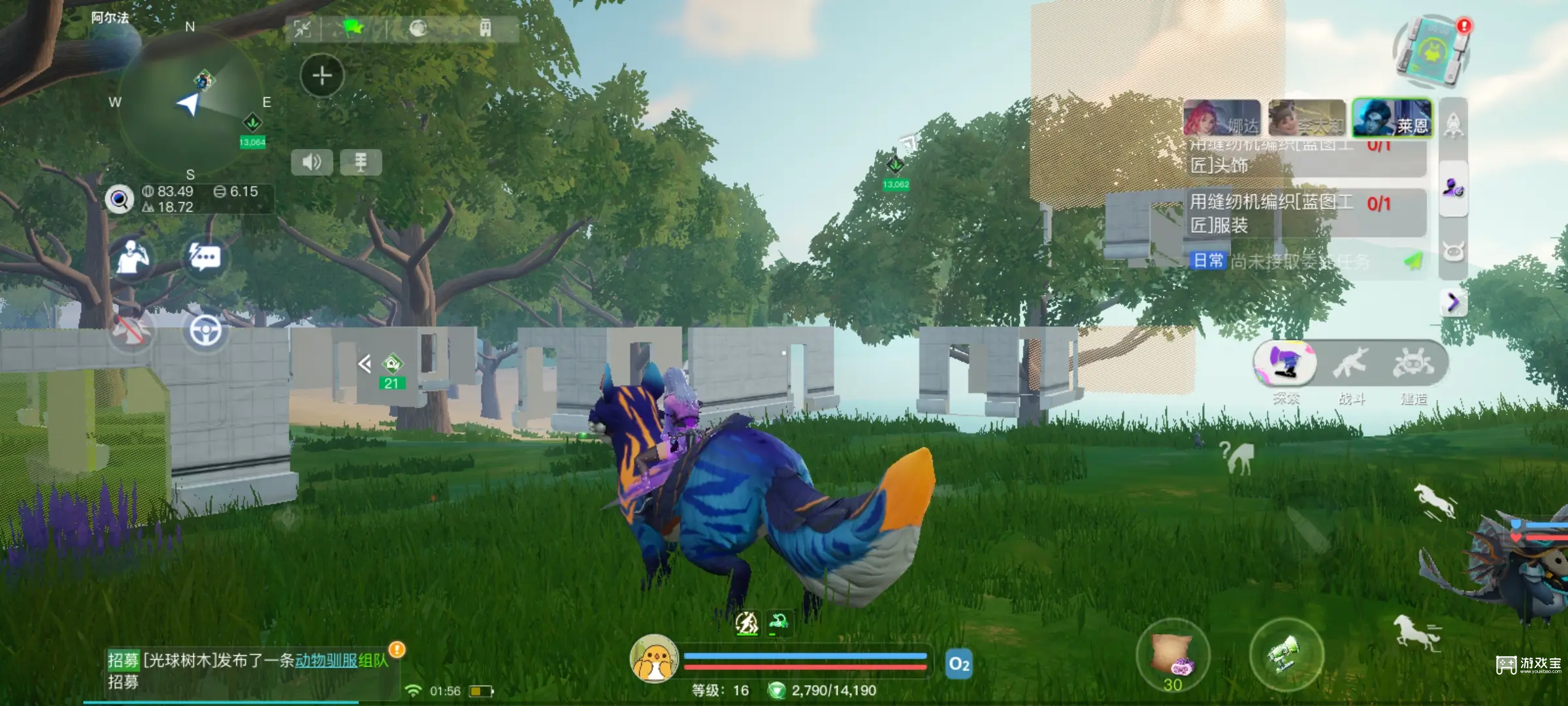This screenshot has height=706, width=1568.
Task: Select character 莱恩 portrait
Action: [1392, 119]
